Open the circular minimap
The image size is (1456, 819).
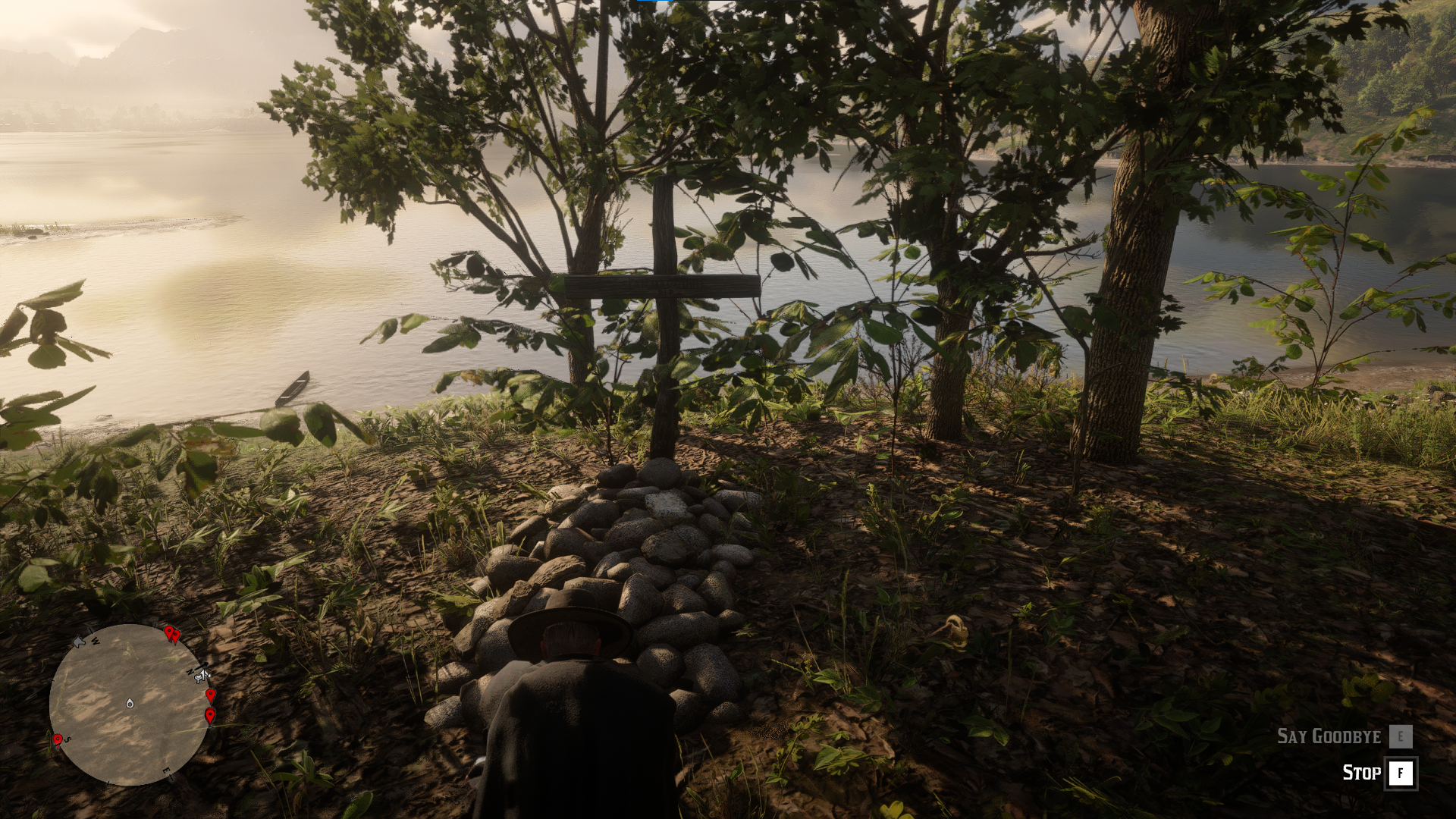pyautogui.click(x=129, y=705)
